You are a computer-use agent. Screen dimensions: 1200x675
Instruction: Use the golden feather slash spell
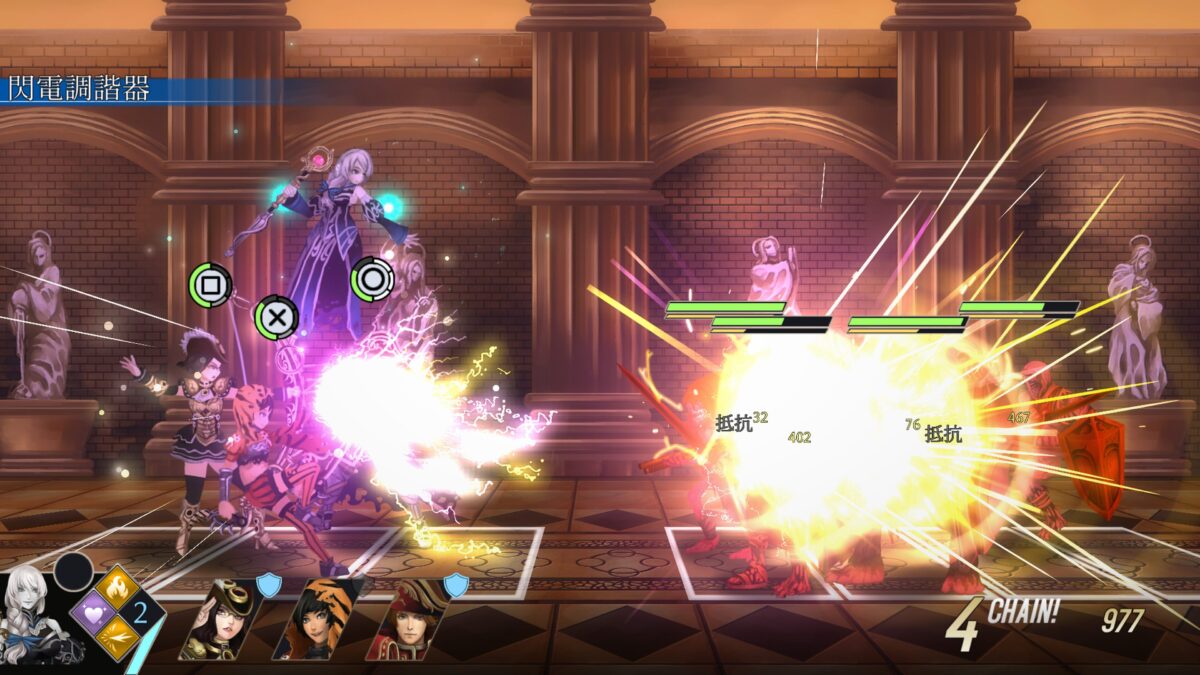[116, 635]
